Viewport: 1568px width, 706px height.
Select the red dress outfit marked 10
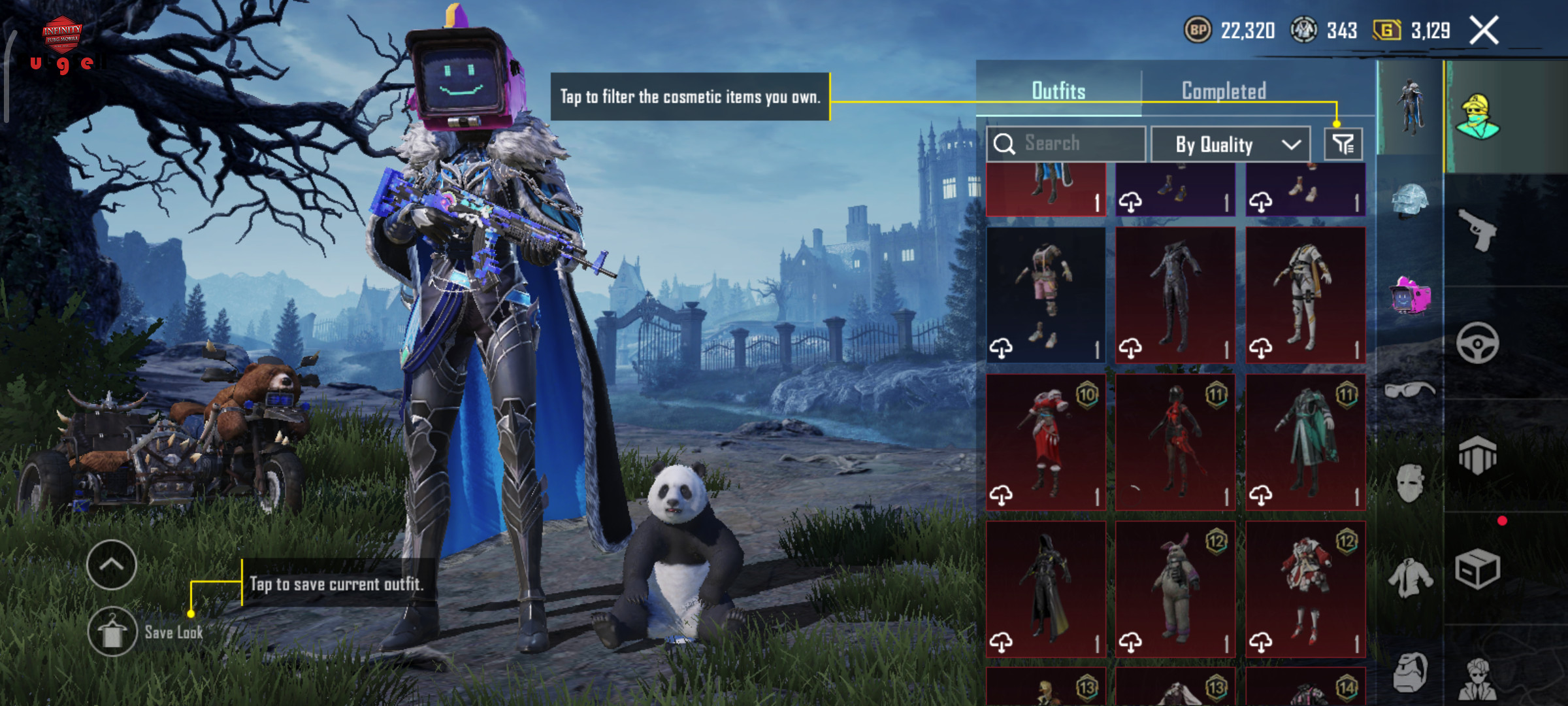[1045, 443]
